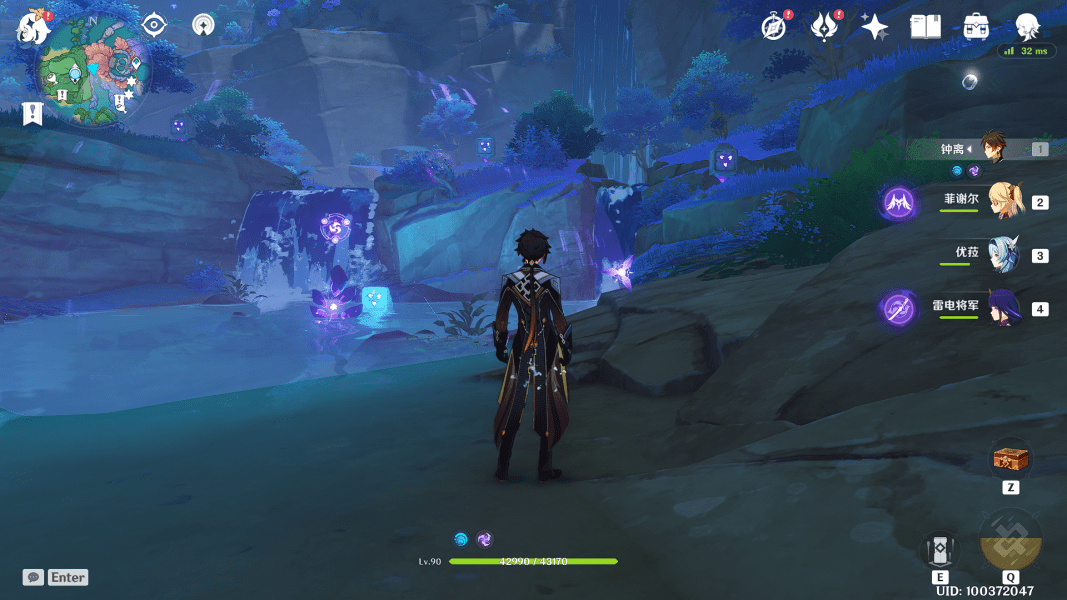
Task: Switch to party member 优菈
Action: point(1003,254)
